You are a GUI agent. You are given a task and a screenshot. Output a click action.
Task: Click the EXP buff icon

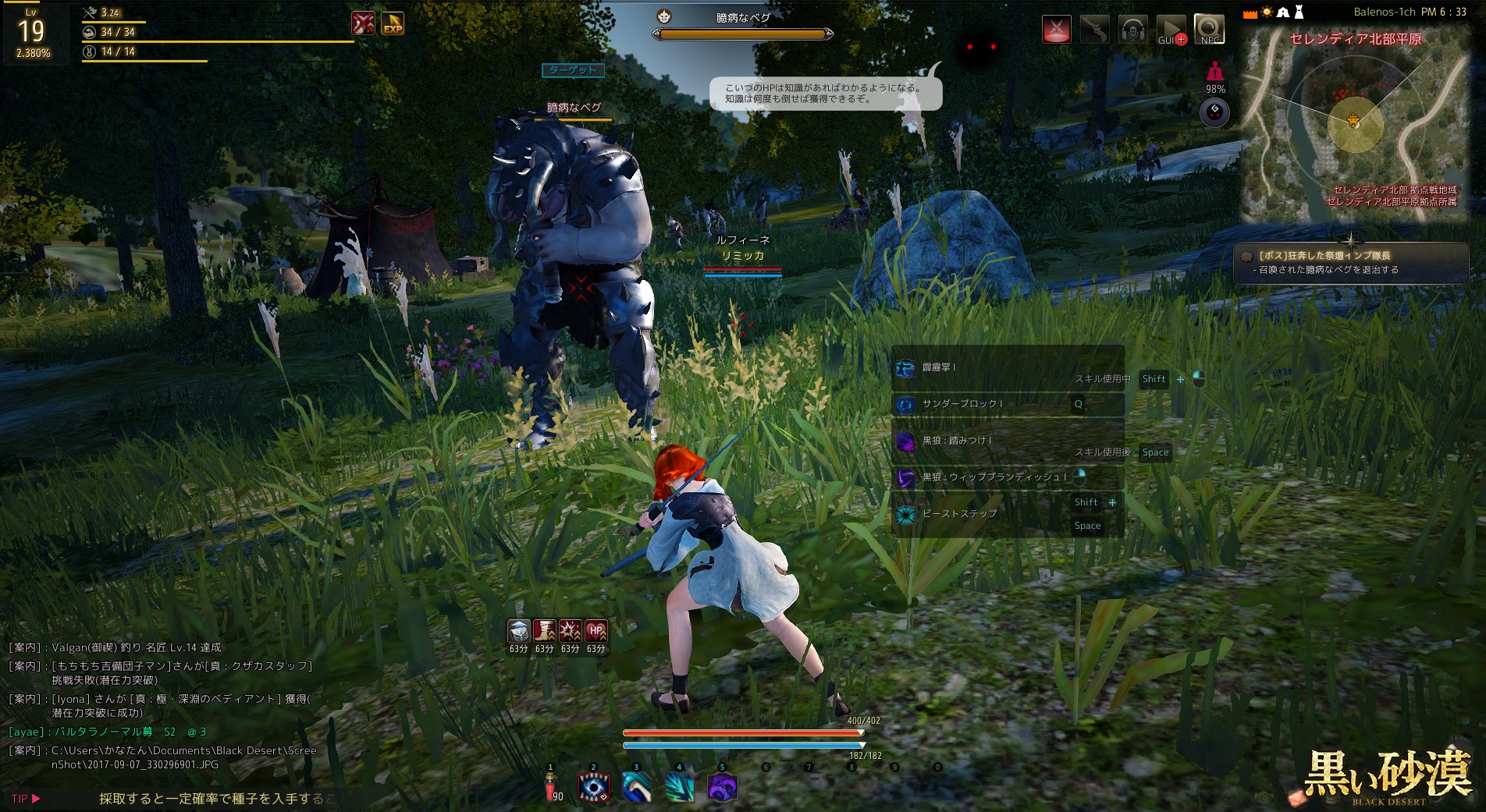(393, 23)
